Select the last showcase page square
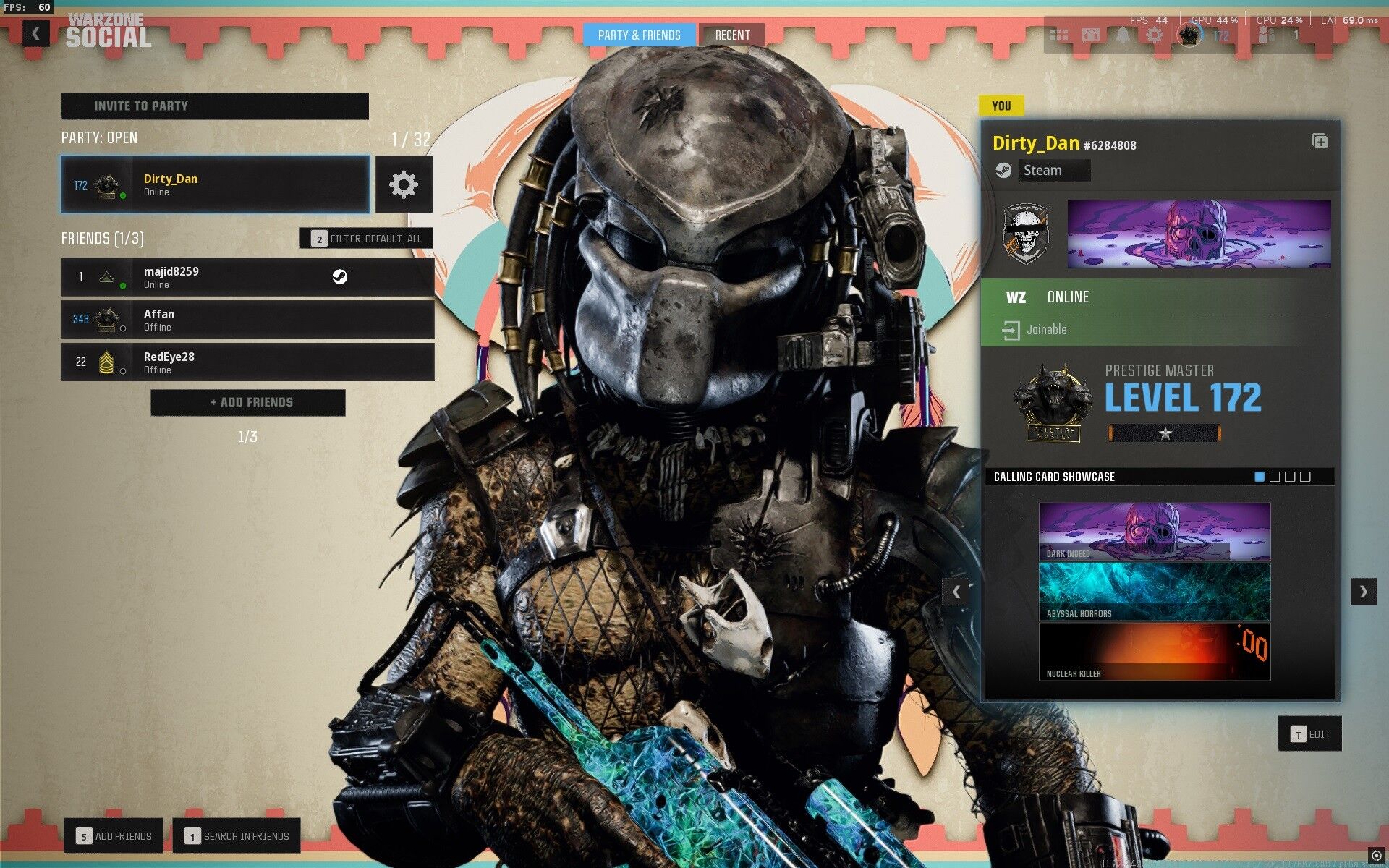Image resolution: width=1389 pixels, height=868 pixels. tap(1306, 477)
